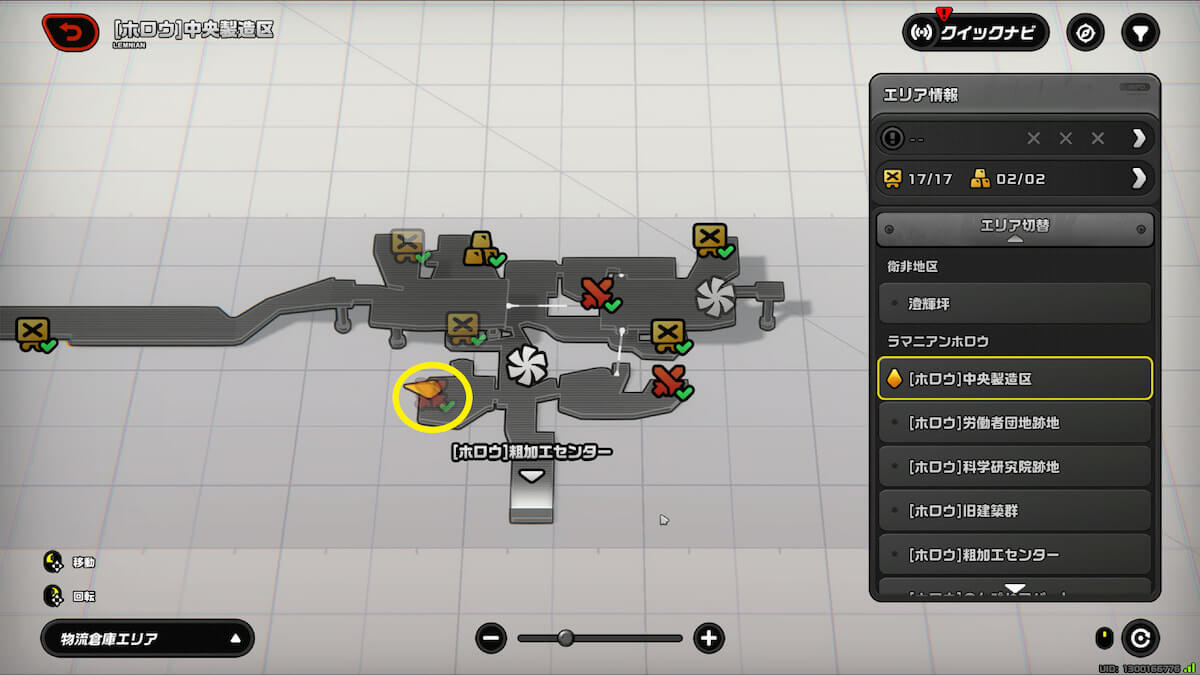Expand the 17/17 collectibles progress row
1200x675 pixels.
[x=1015, y=179]
